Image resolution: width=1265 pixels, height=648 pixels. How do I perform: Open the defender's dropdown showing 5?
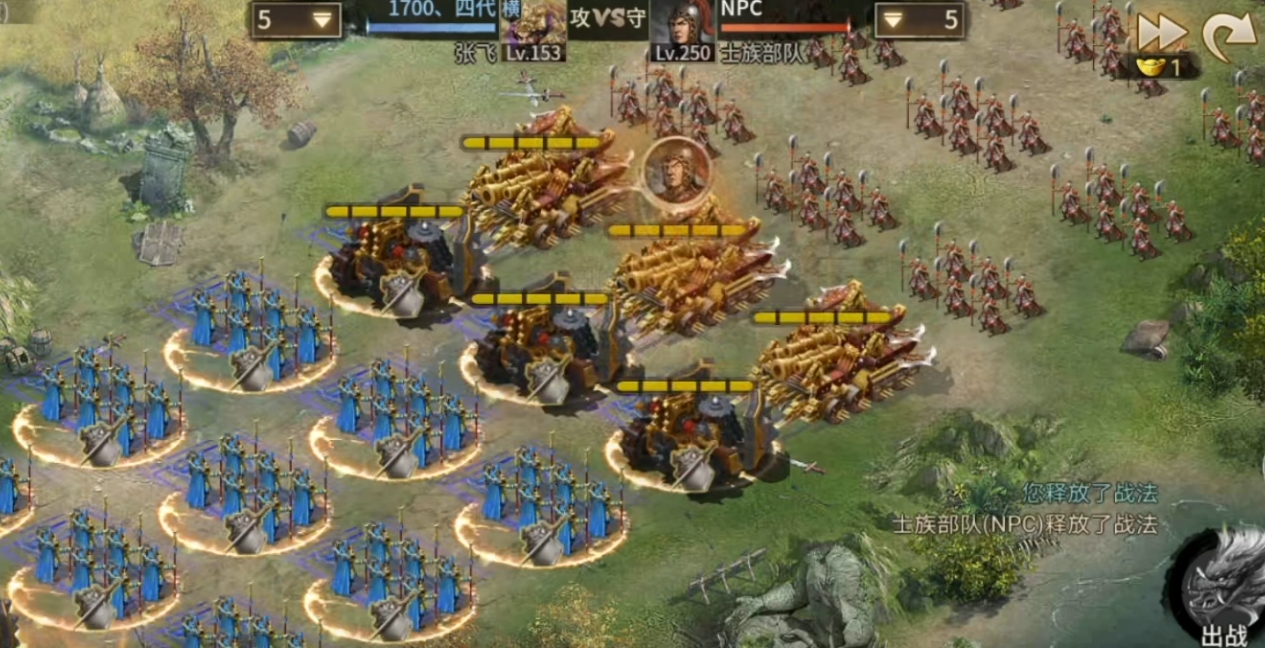(x=919, y=20)
